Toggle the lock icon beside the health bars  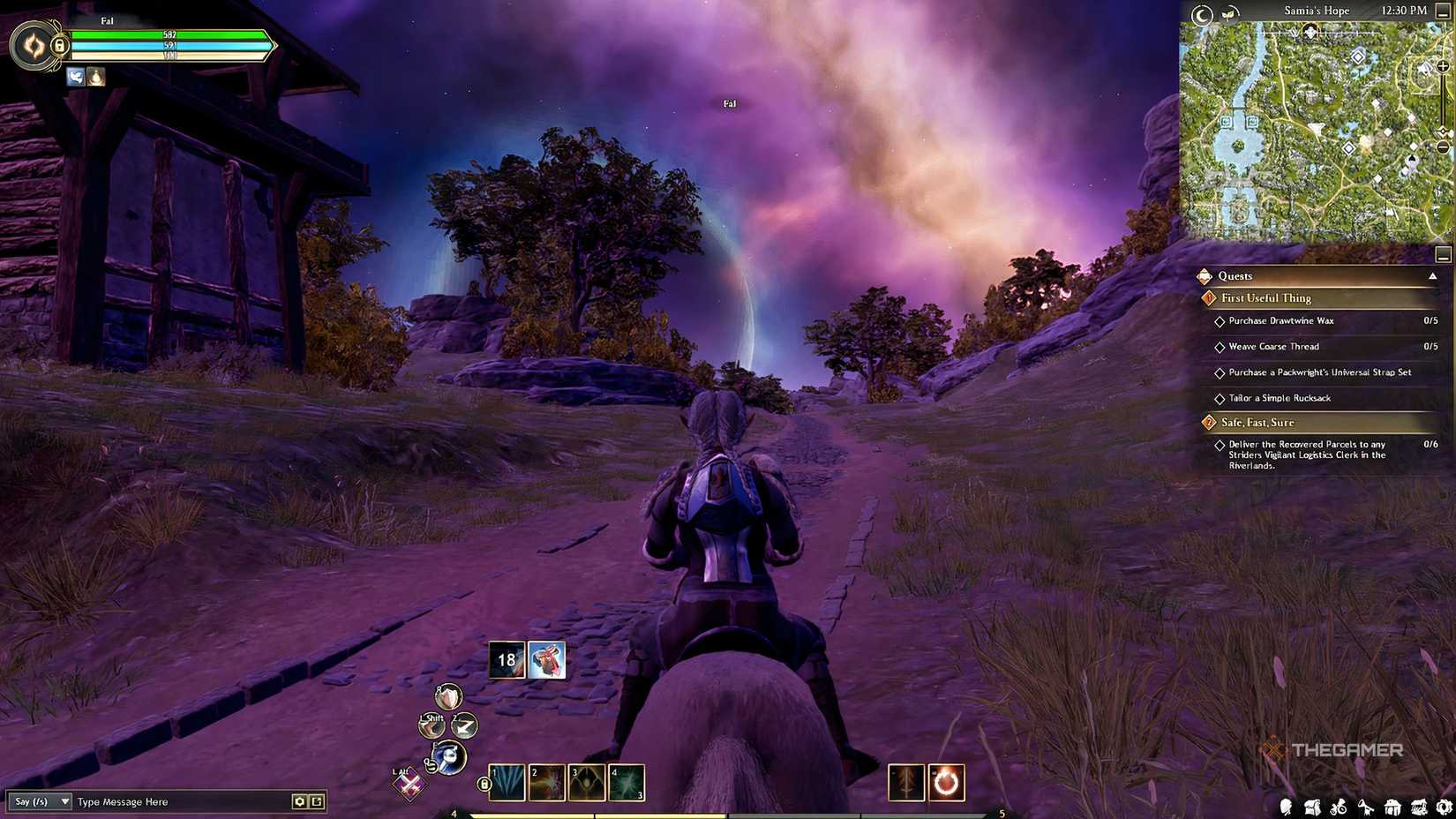[x=58, y=45]
